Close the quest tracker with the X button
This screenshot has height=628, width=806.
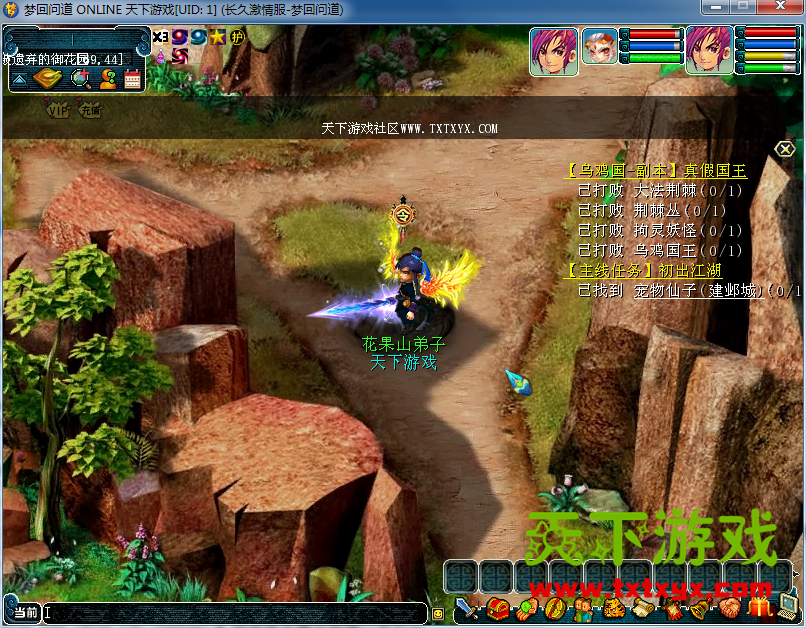coord(786,149)
